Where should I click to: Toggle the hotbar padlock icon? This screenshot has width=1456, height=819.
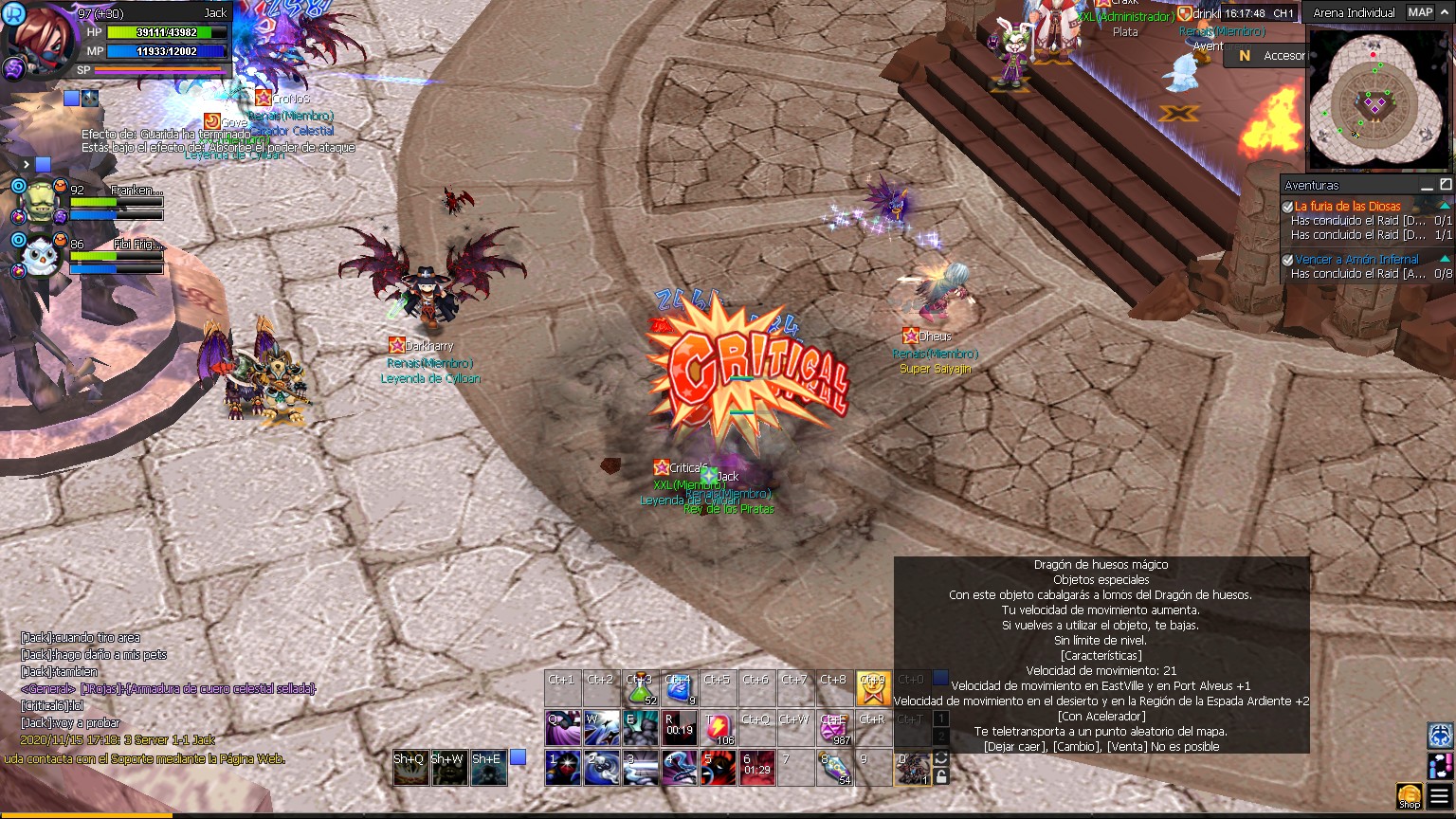point(941,776)
